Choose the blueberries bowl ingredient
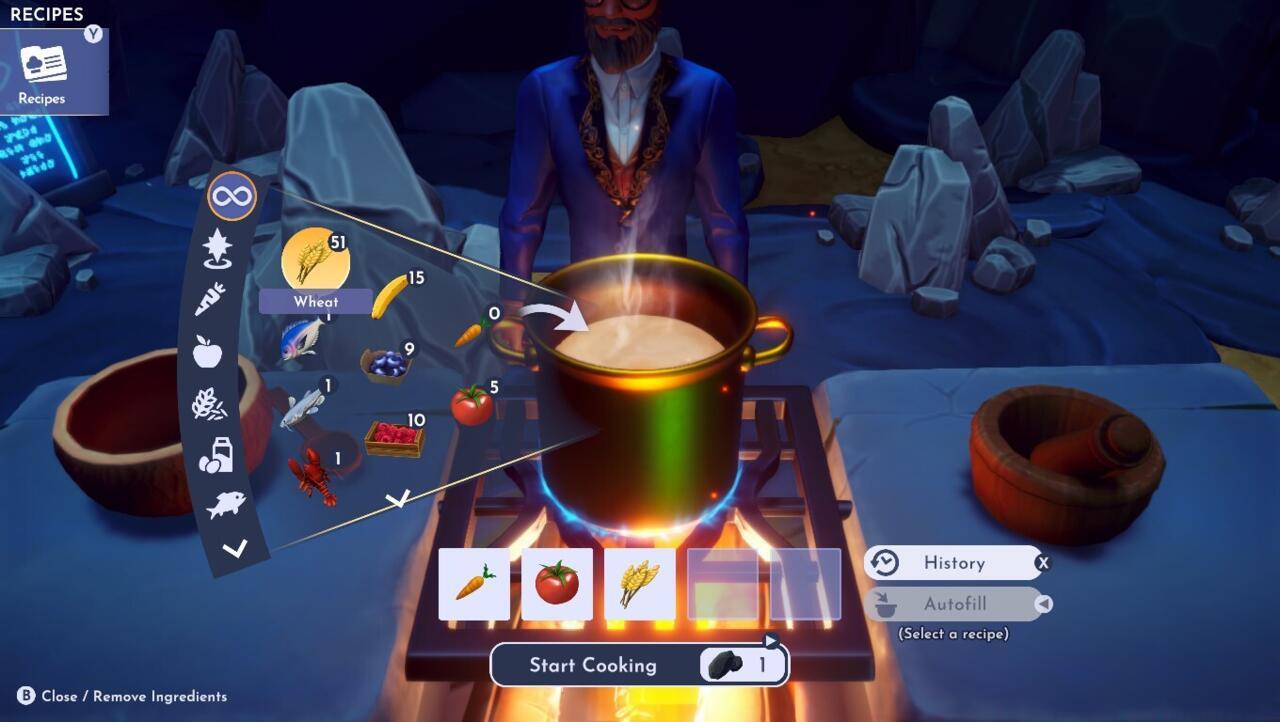This screenshot has height=722, width=1280. click(384, 364)
